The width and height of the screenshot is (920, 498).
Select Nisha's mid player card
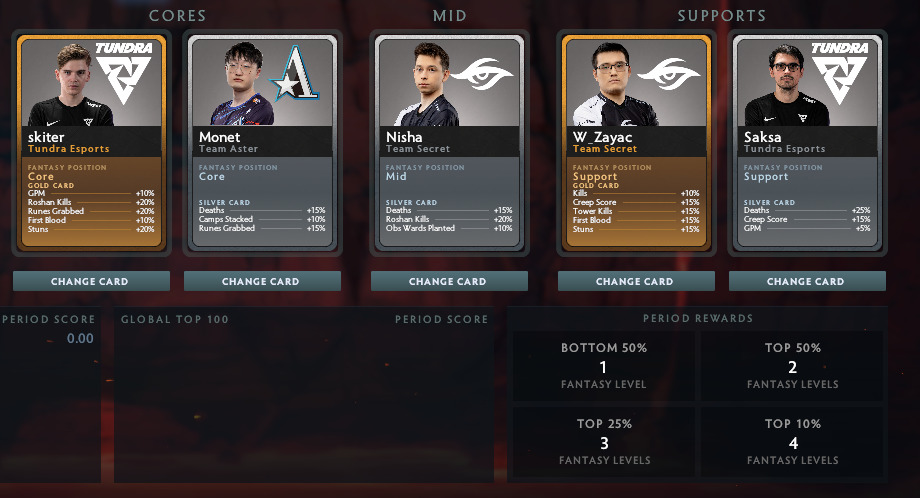click(x=448, y=146)
